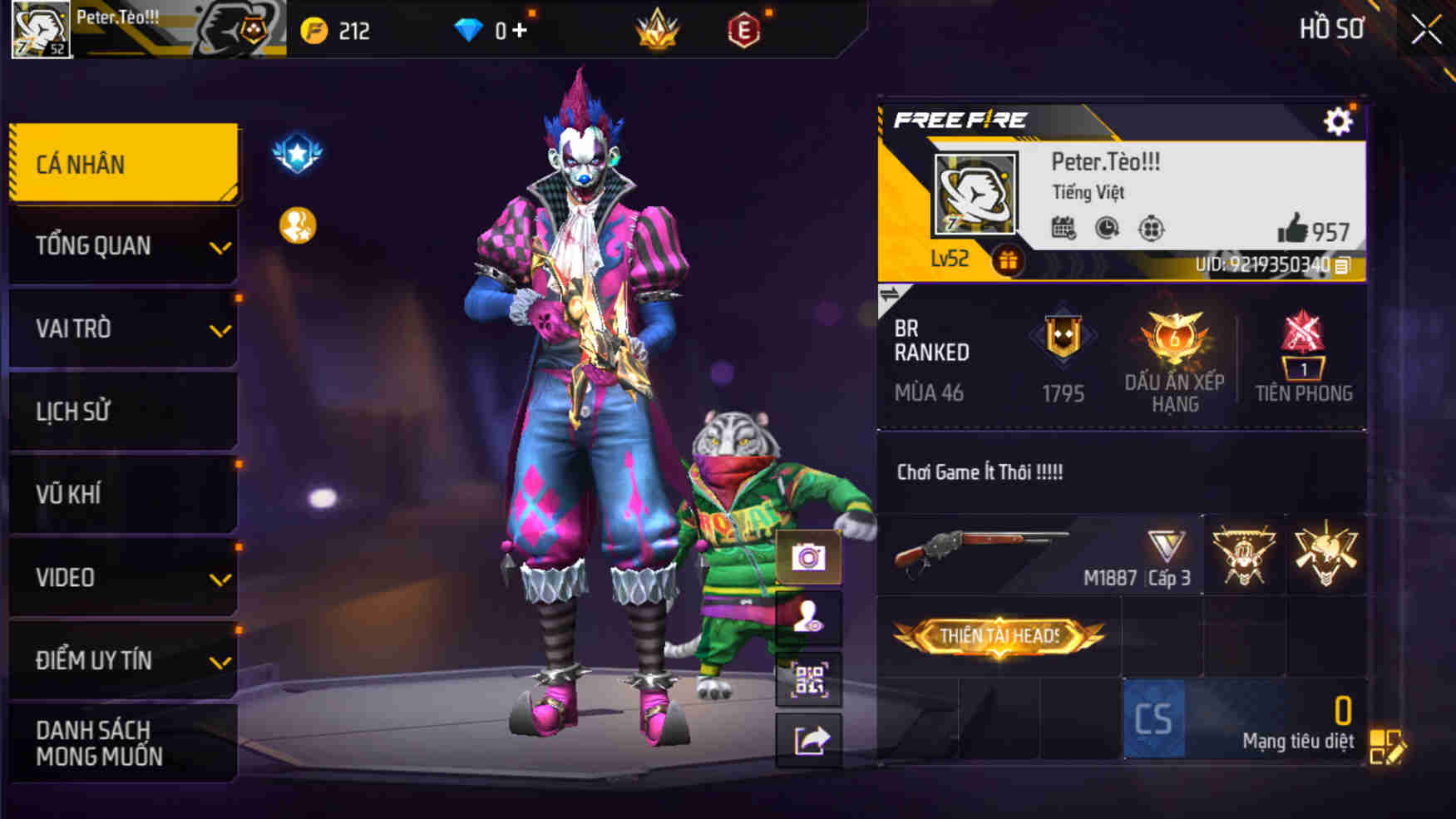The image size is (1456, 819).
Task: Open settings with the gear icon
Action: point(1338,120)
